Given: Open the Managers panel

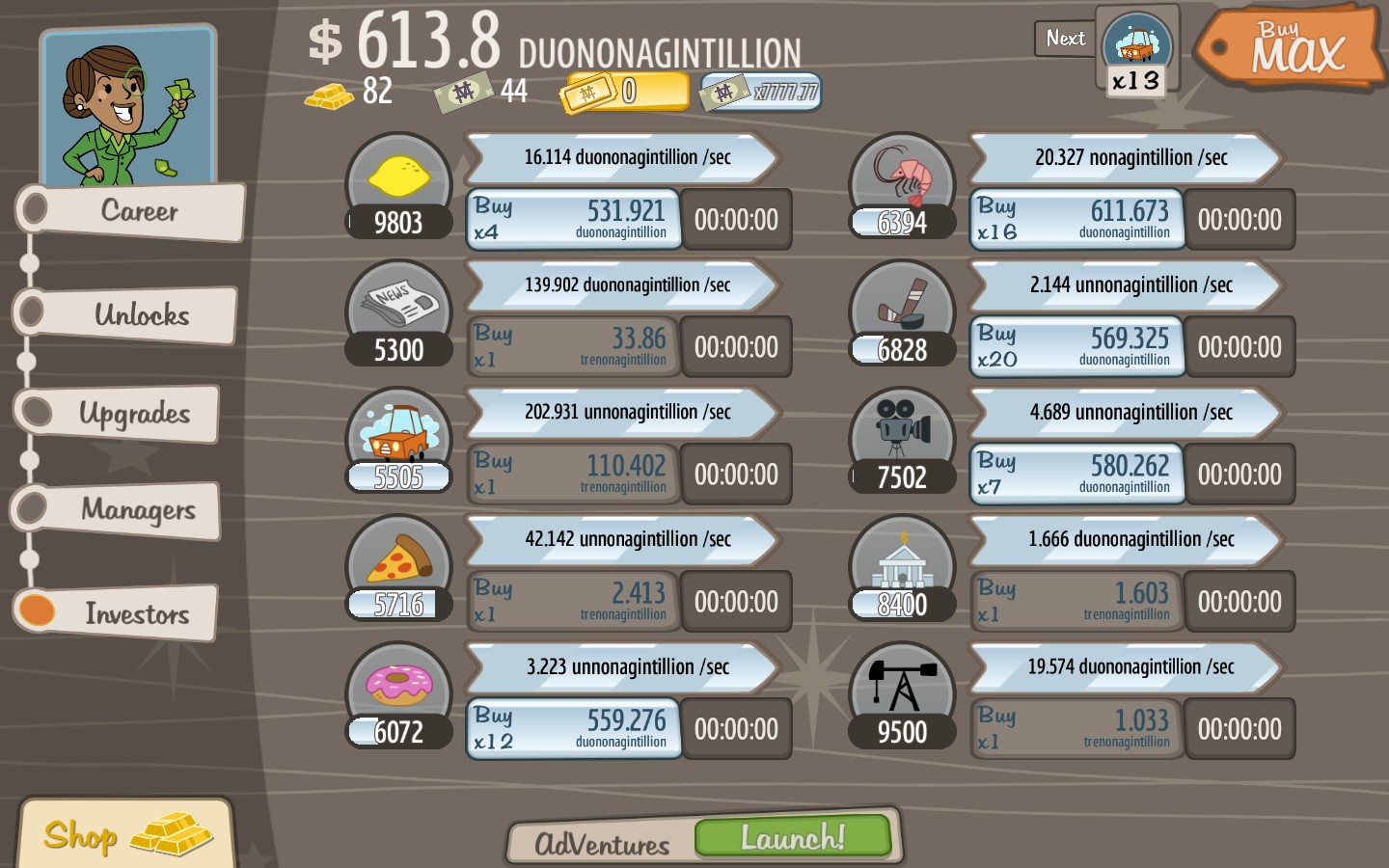Looking at the screenshot, I should tap(125, 511).
